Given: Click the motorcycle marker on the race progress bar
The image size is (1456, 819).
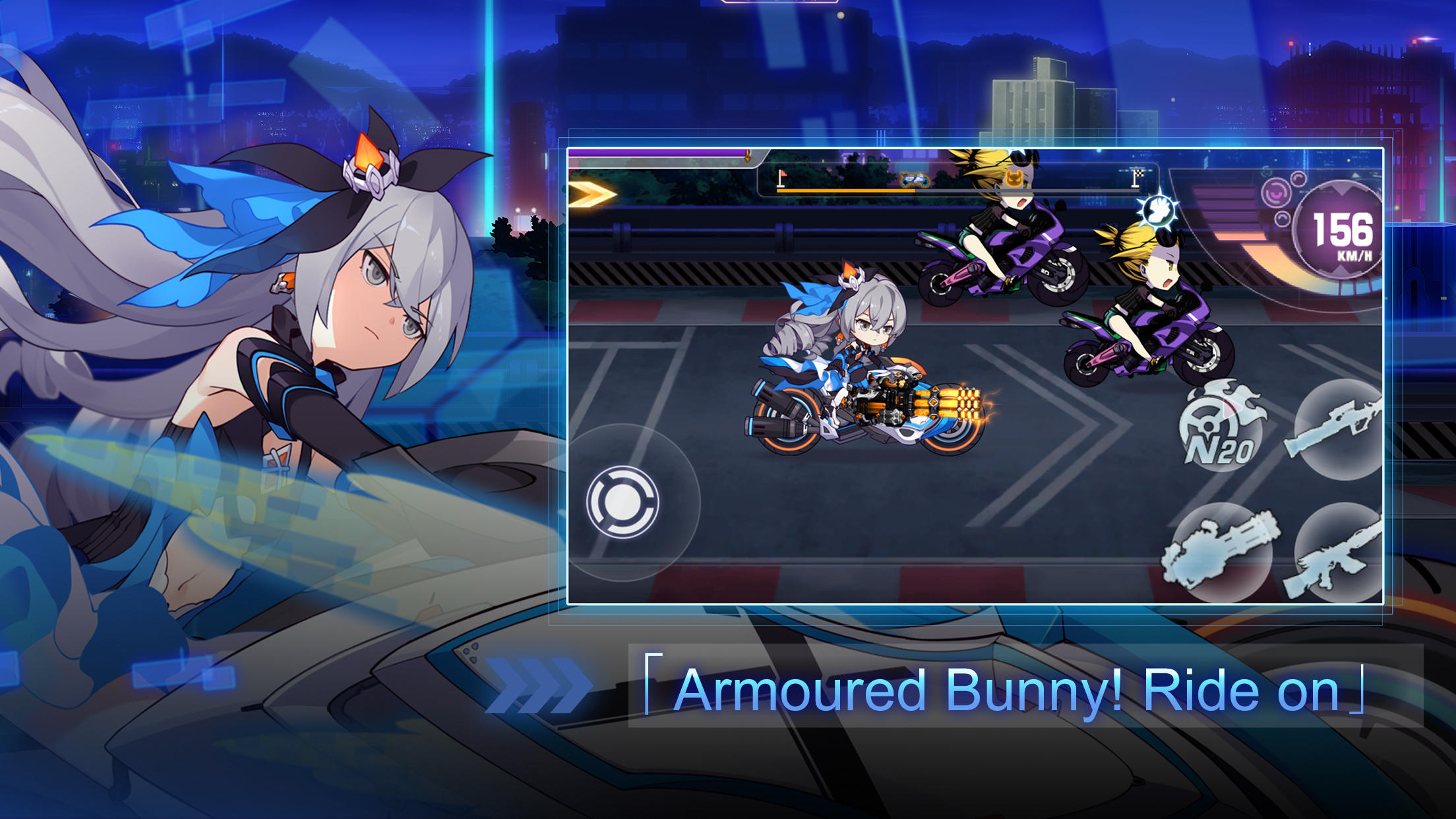Looking at the screenshot, I should [x=915, y=180].
